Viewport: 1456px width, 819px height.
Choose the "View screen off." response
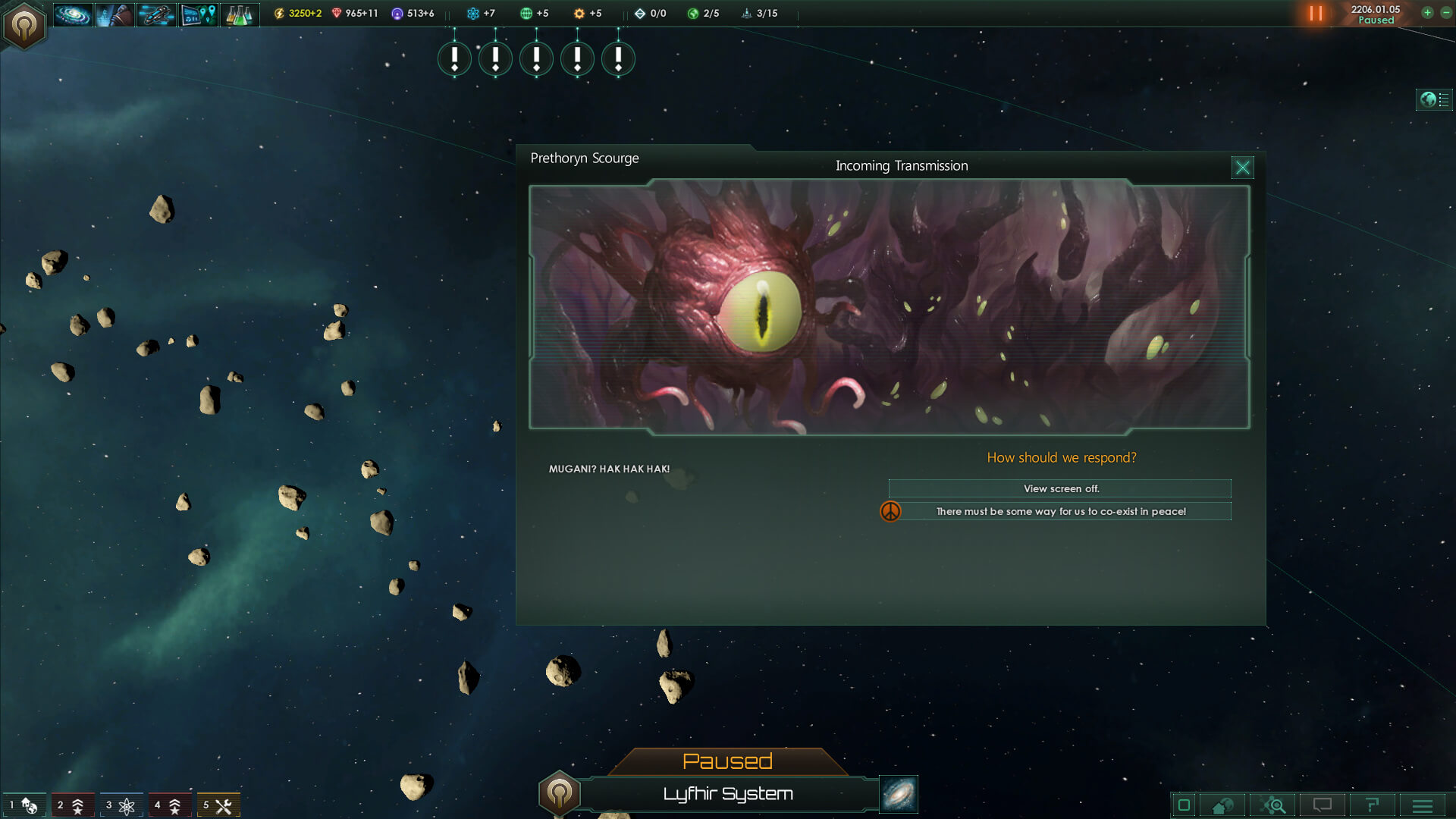coord(1059,488)
